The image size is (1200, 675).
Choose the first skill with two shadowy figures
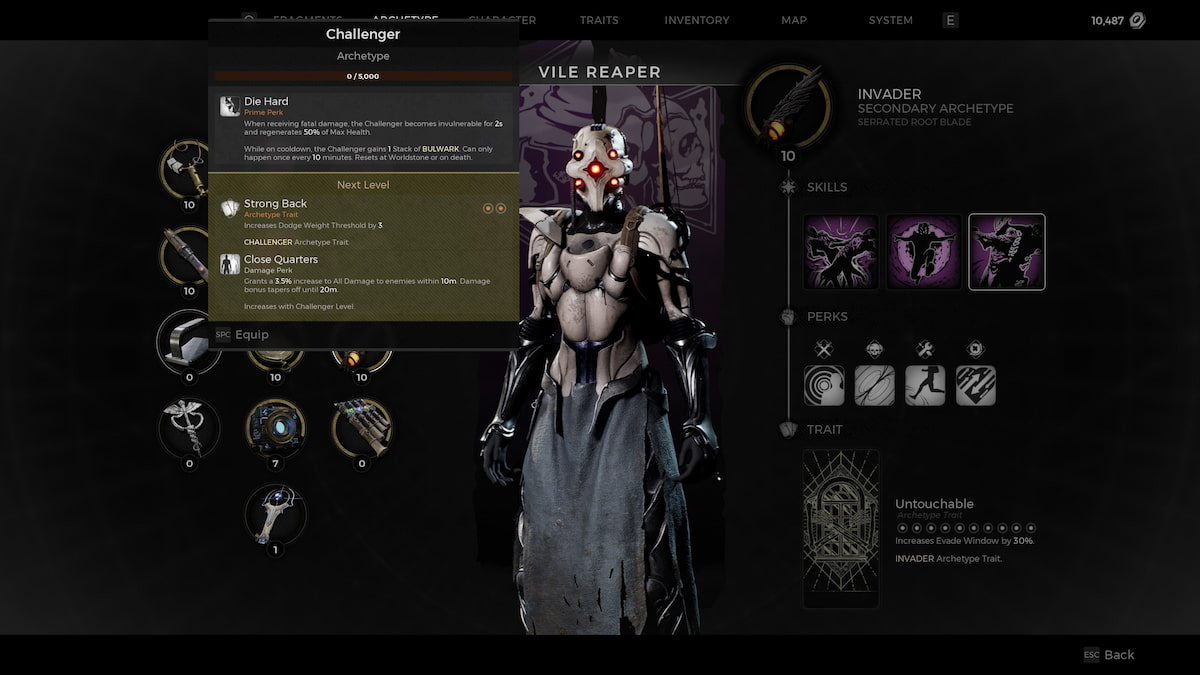[x=842, y=252]
